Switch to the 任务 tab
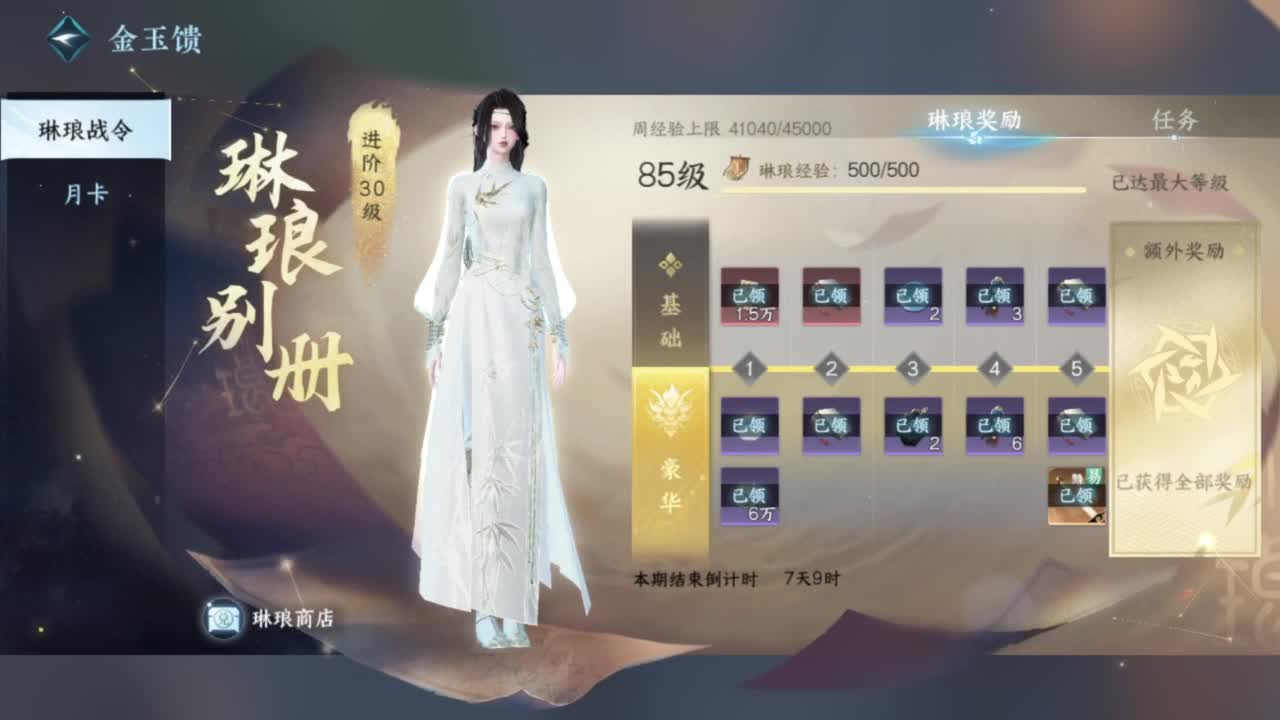 tap(1173, 120)
